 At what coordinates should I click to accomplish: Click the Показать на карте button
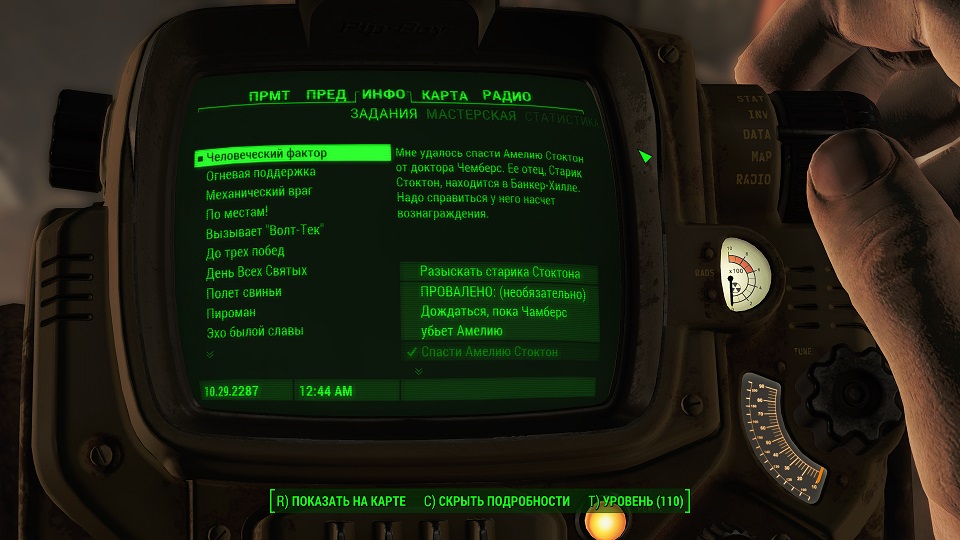click(340, 501)
